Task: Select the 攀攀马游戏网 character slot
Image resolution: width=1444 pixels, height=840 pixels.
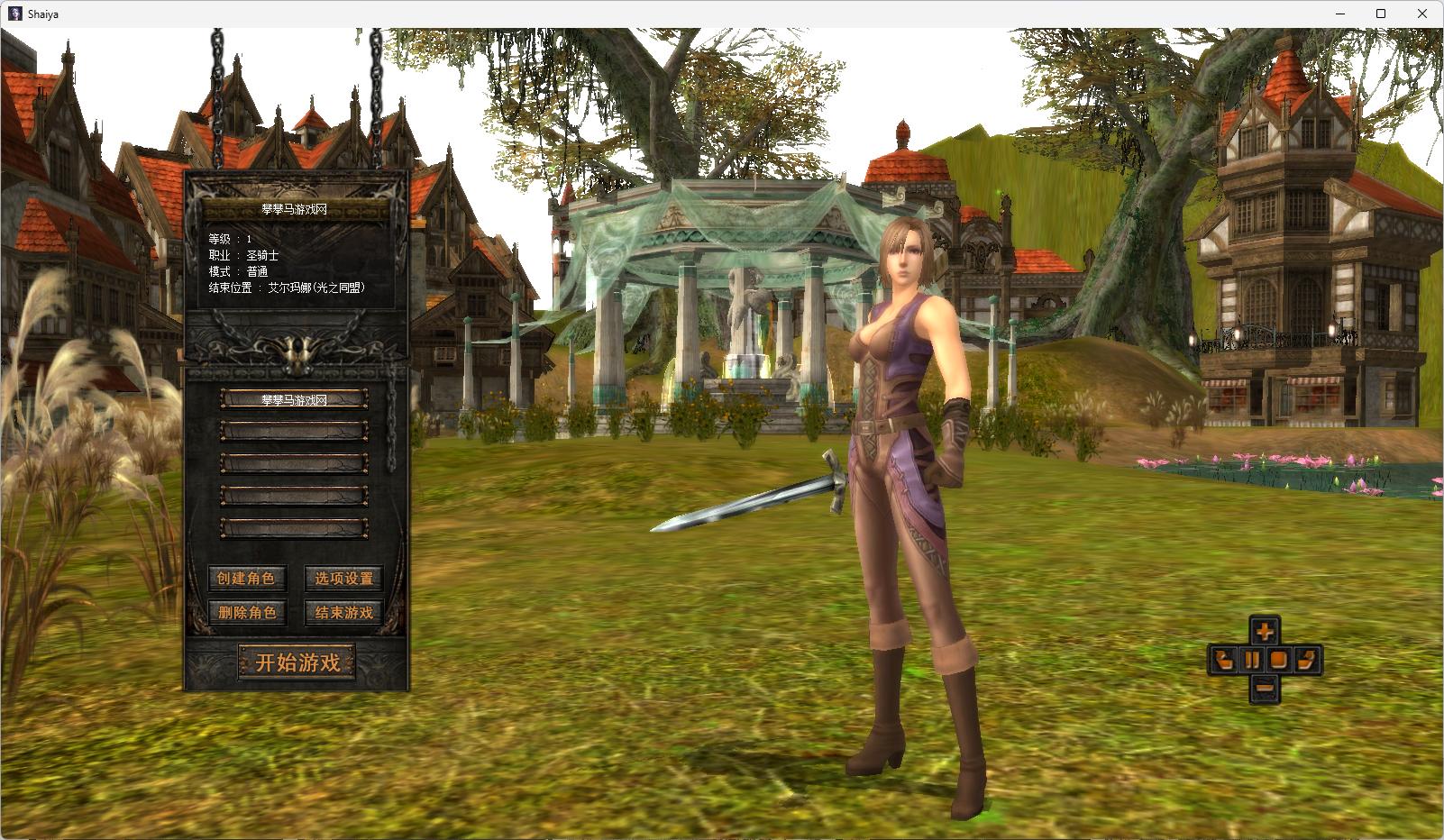Action: pos(295,399)
